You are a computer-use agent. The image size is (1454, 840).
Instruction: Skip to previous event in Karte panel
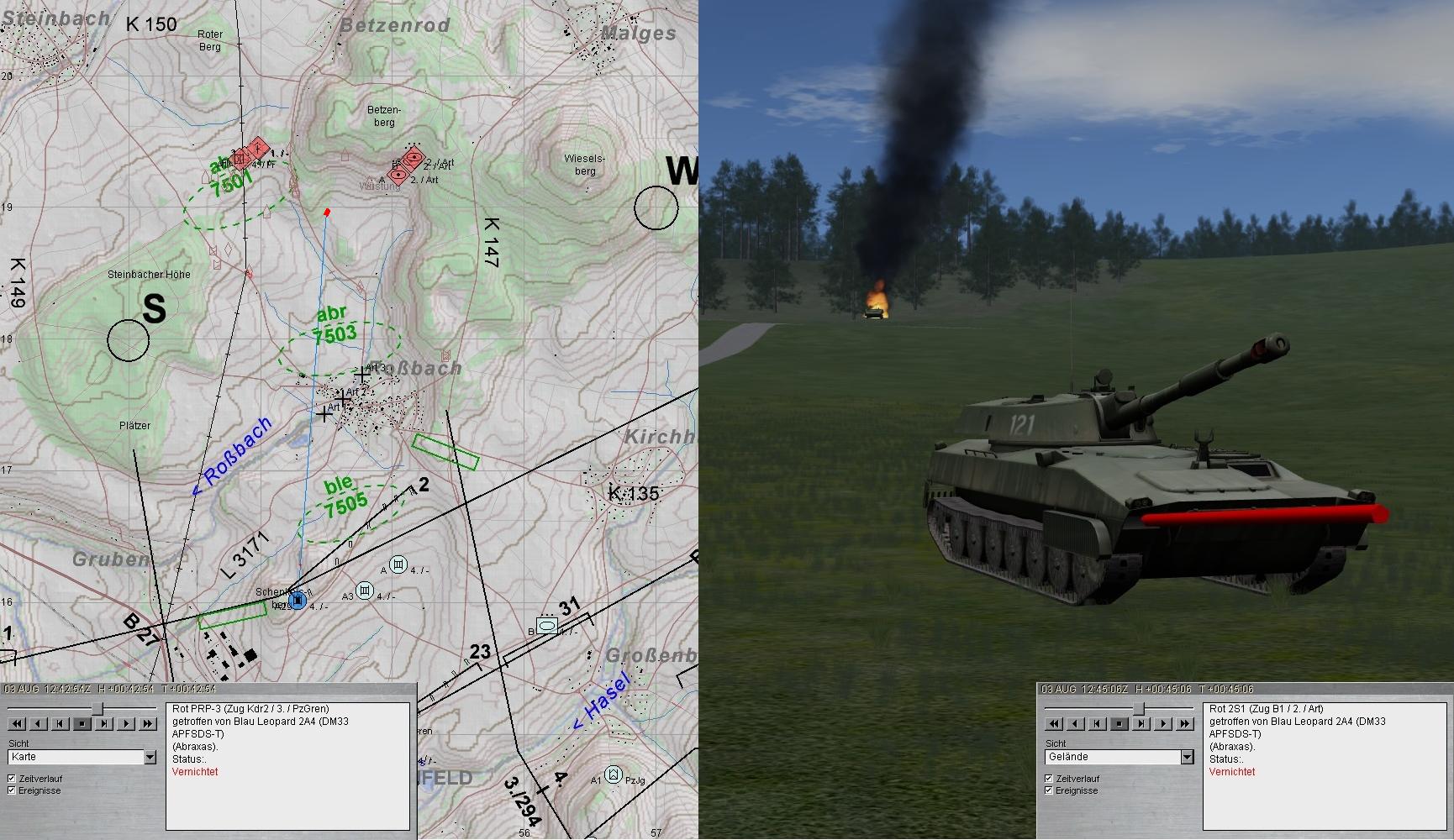tap(61, 723)
